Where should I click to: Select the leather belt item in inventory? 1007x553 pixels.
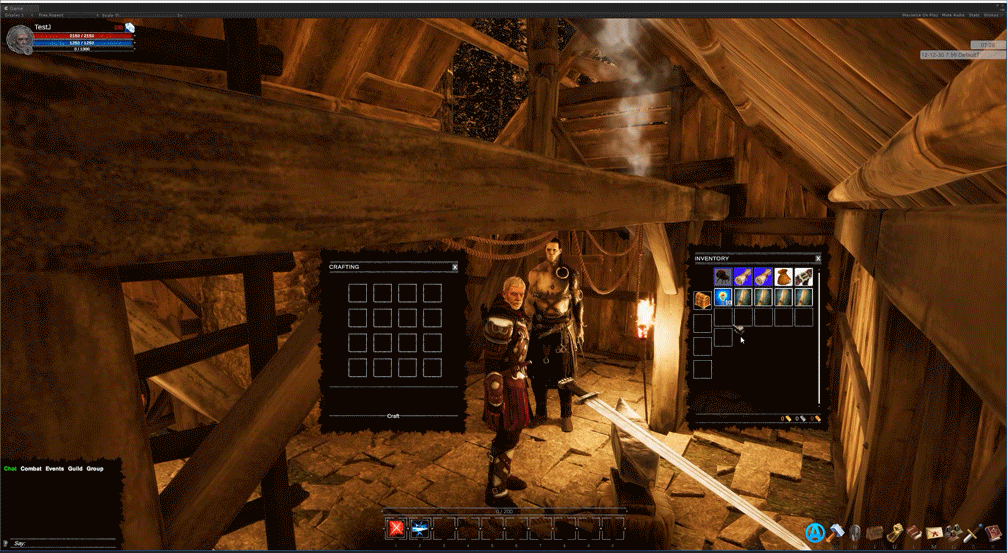(x=803, y=277)
